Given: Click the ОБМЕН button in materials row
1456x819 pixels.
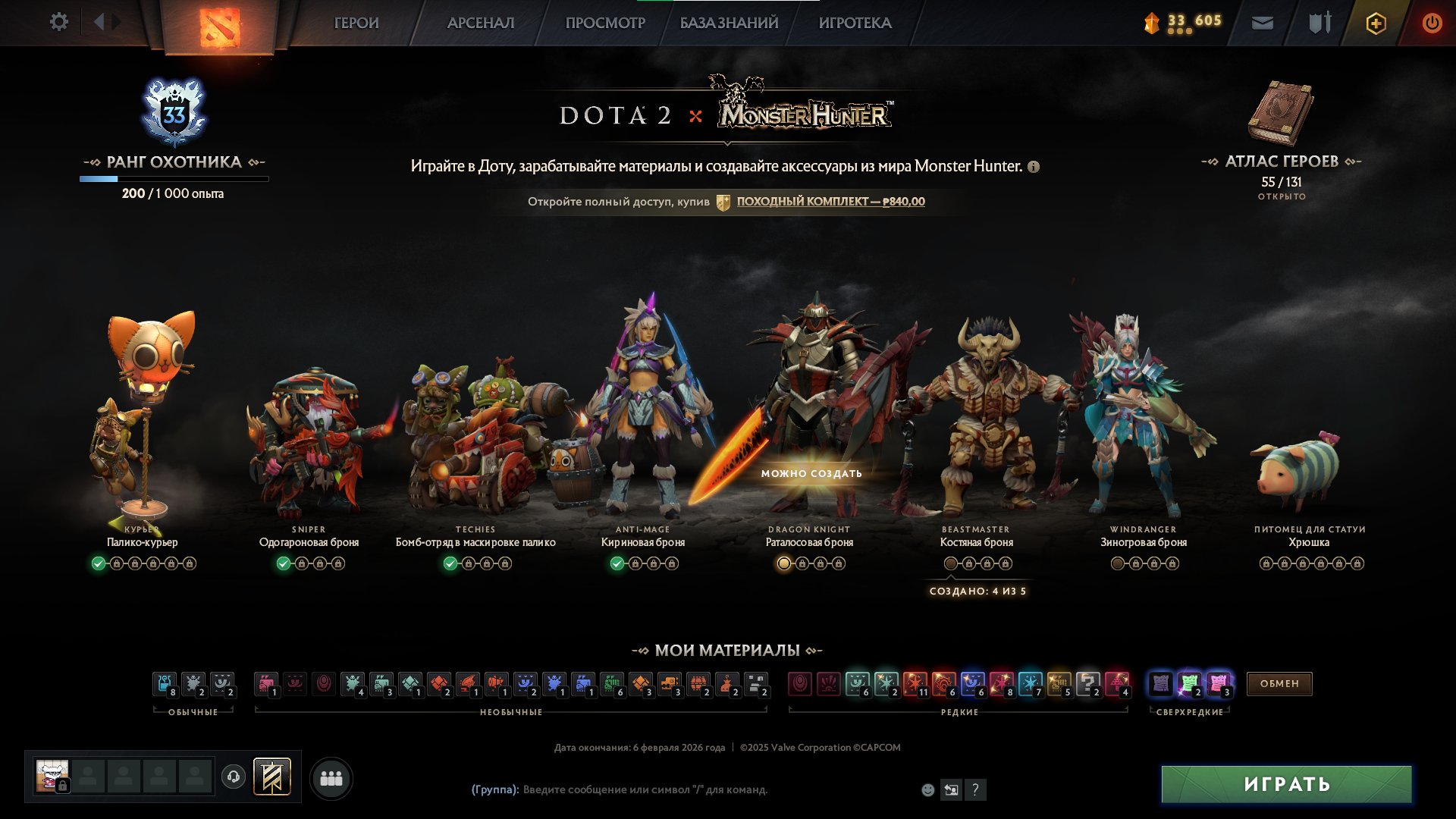Looking at the screenshot, I should (x=1279, y=683).
